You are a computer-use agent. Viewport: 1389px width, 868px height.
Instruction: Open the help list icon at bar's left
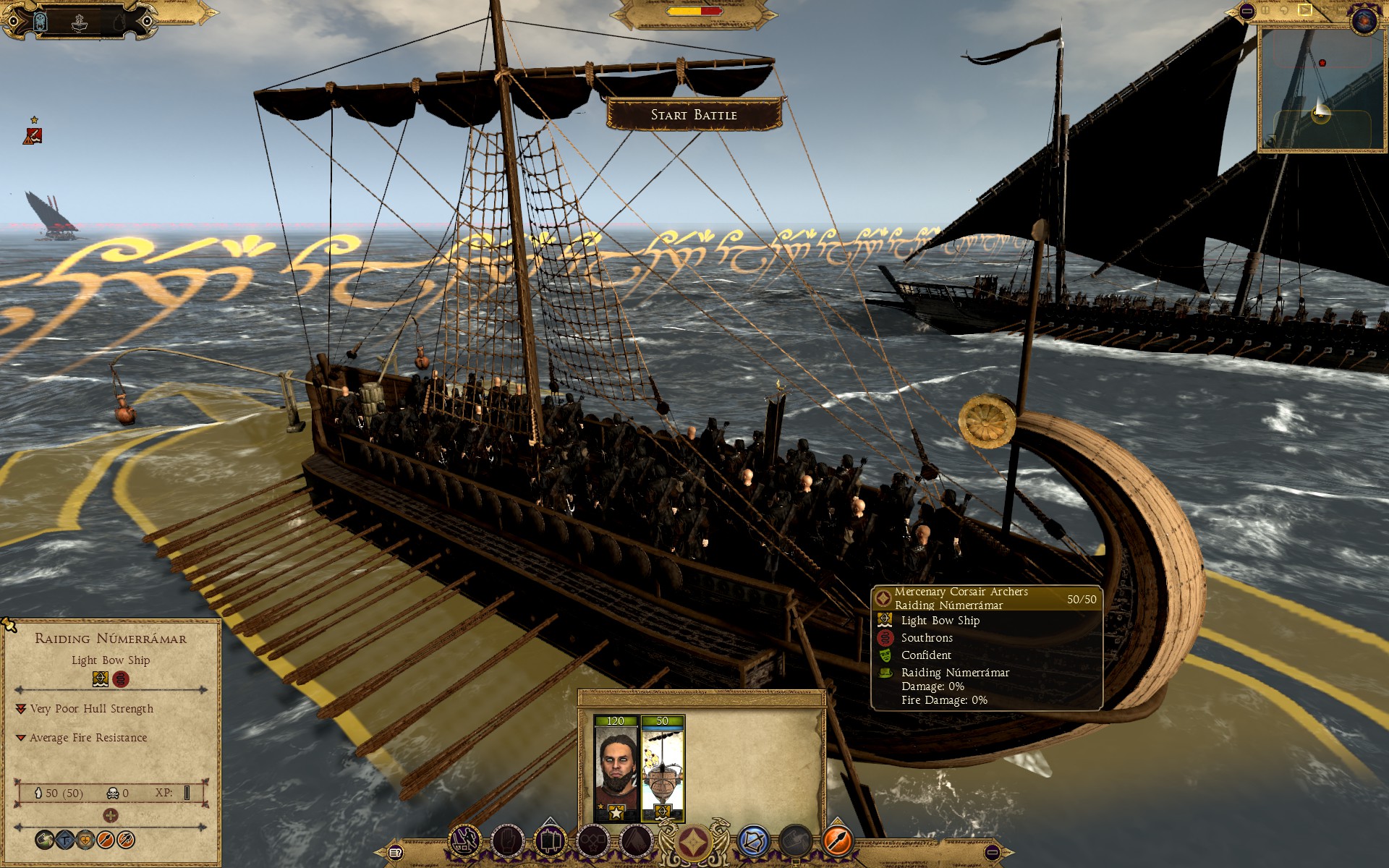coord(395,853)
